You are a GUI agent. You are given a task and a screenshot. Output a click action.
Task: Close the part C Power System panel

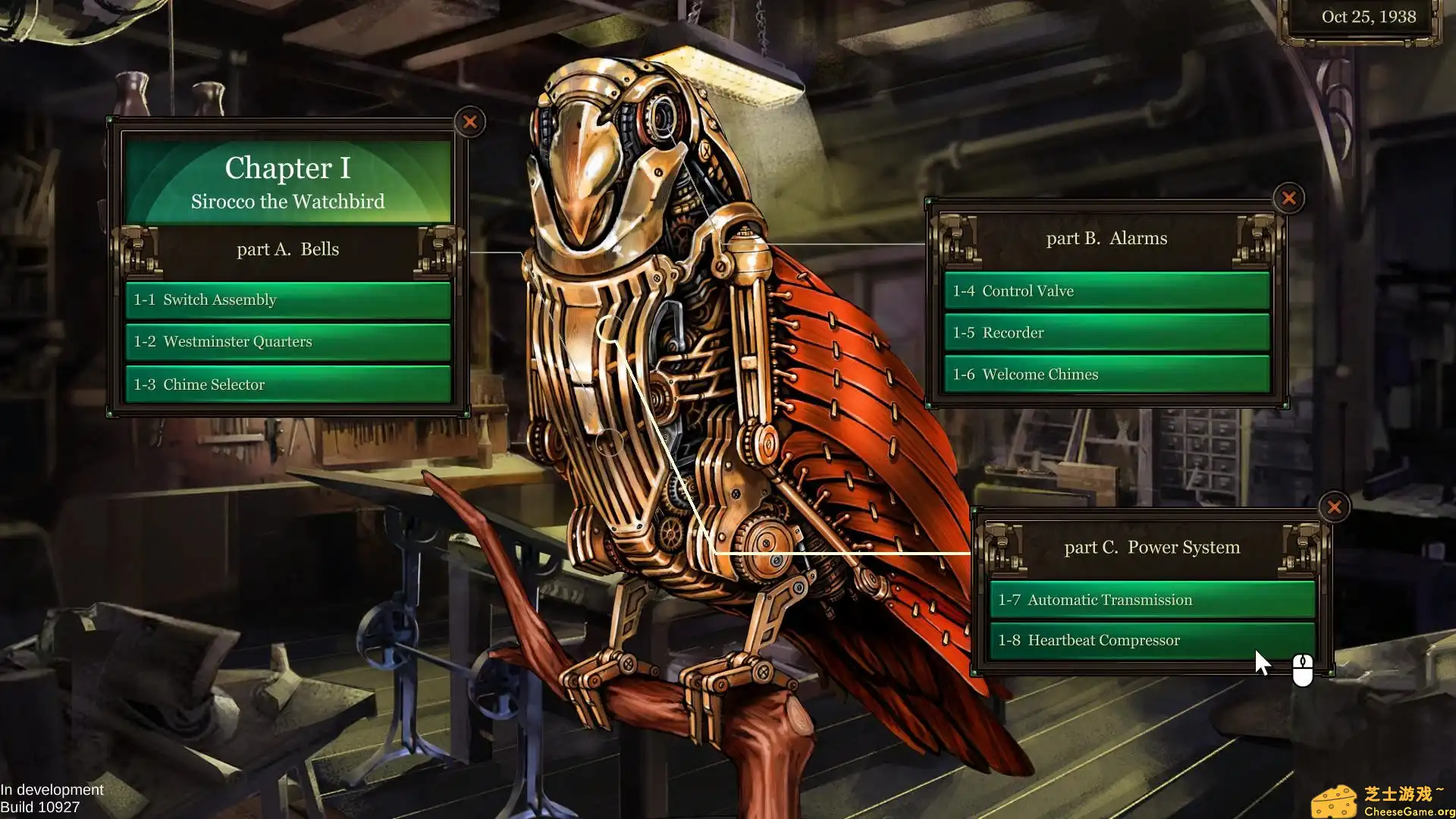coord(1334,507)
